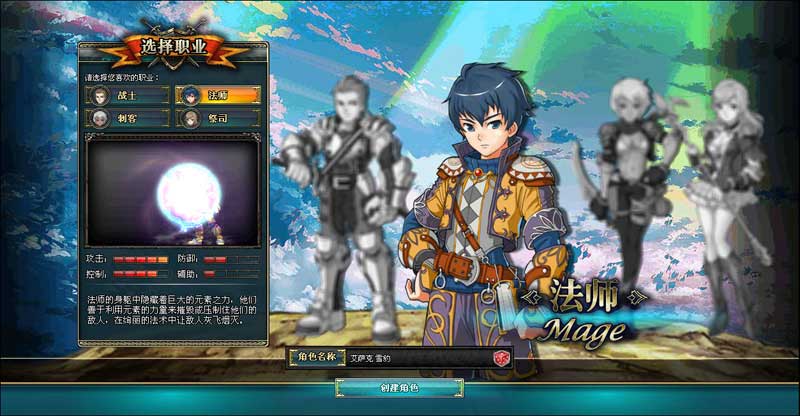The image size is (800, 416).
Task: Create the character with 创建角色 button
Action: click(399, 387)
